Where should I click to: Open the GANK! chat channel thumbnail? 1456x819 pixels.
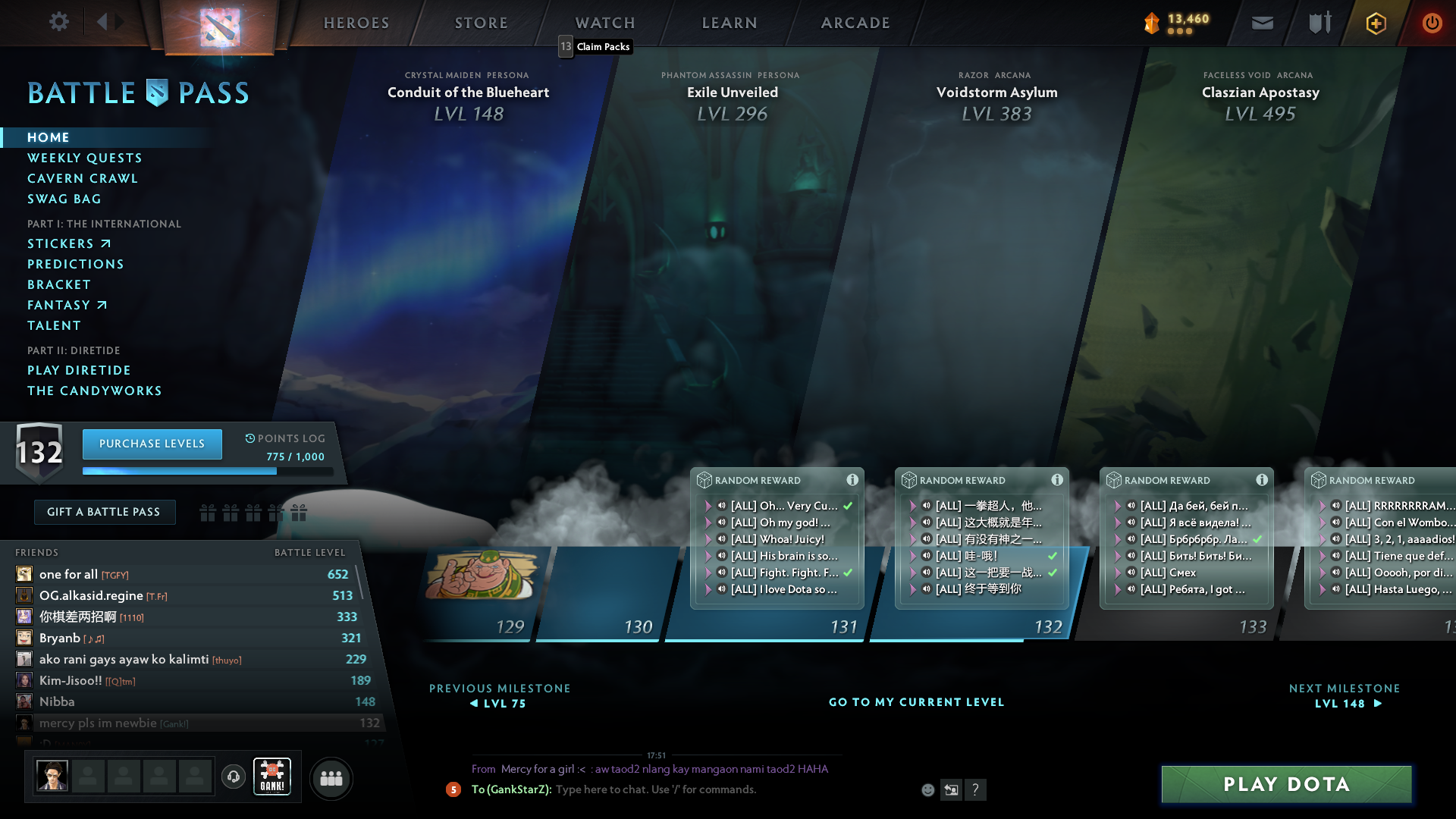click(x=271, y=776)
